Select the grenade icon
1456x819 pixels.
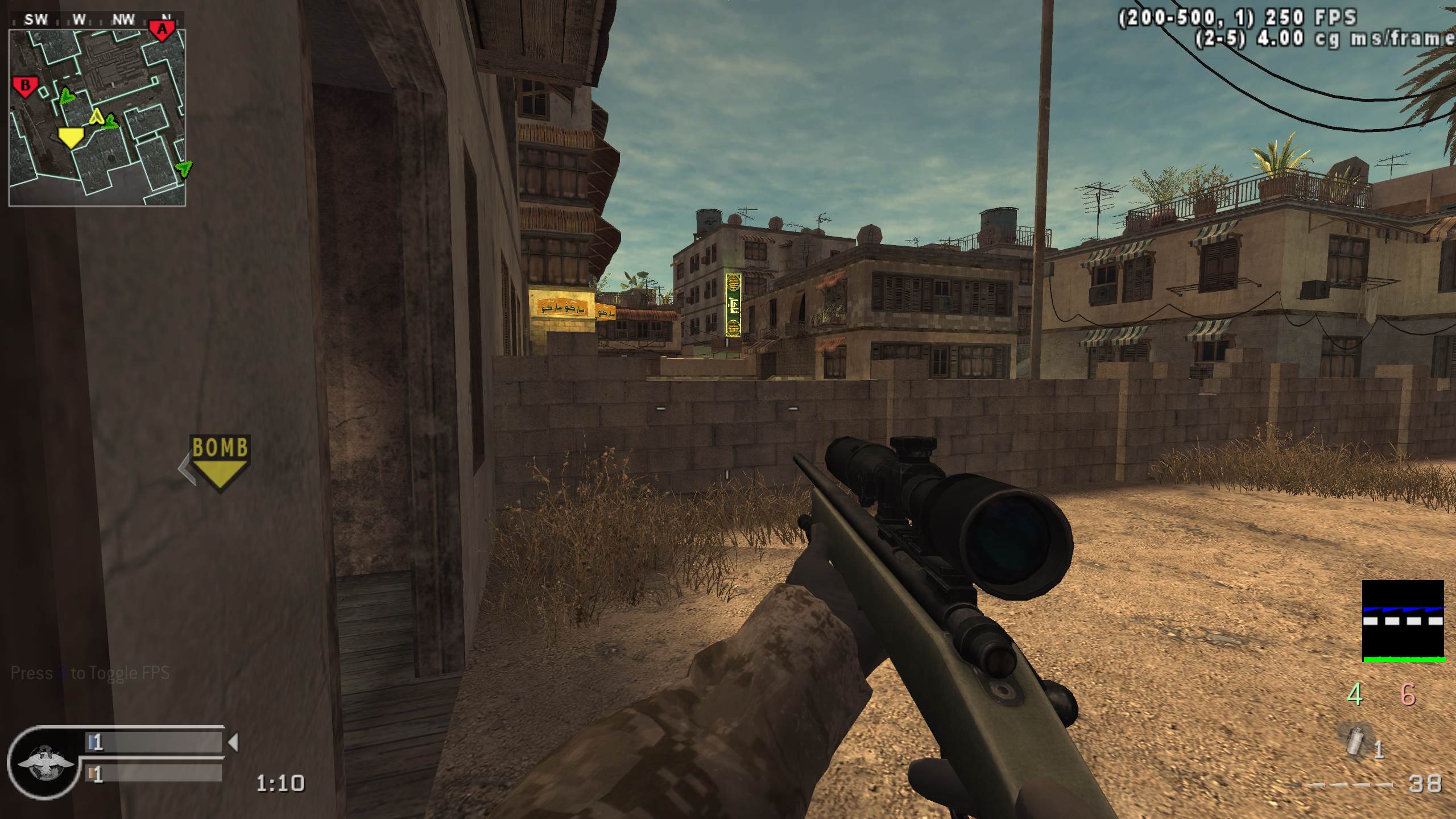coord(1358,740)
